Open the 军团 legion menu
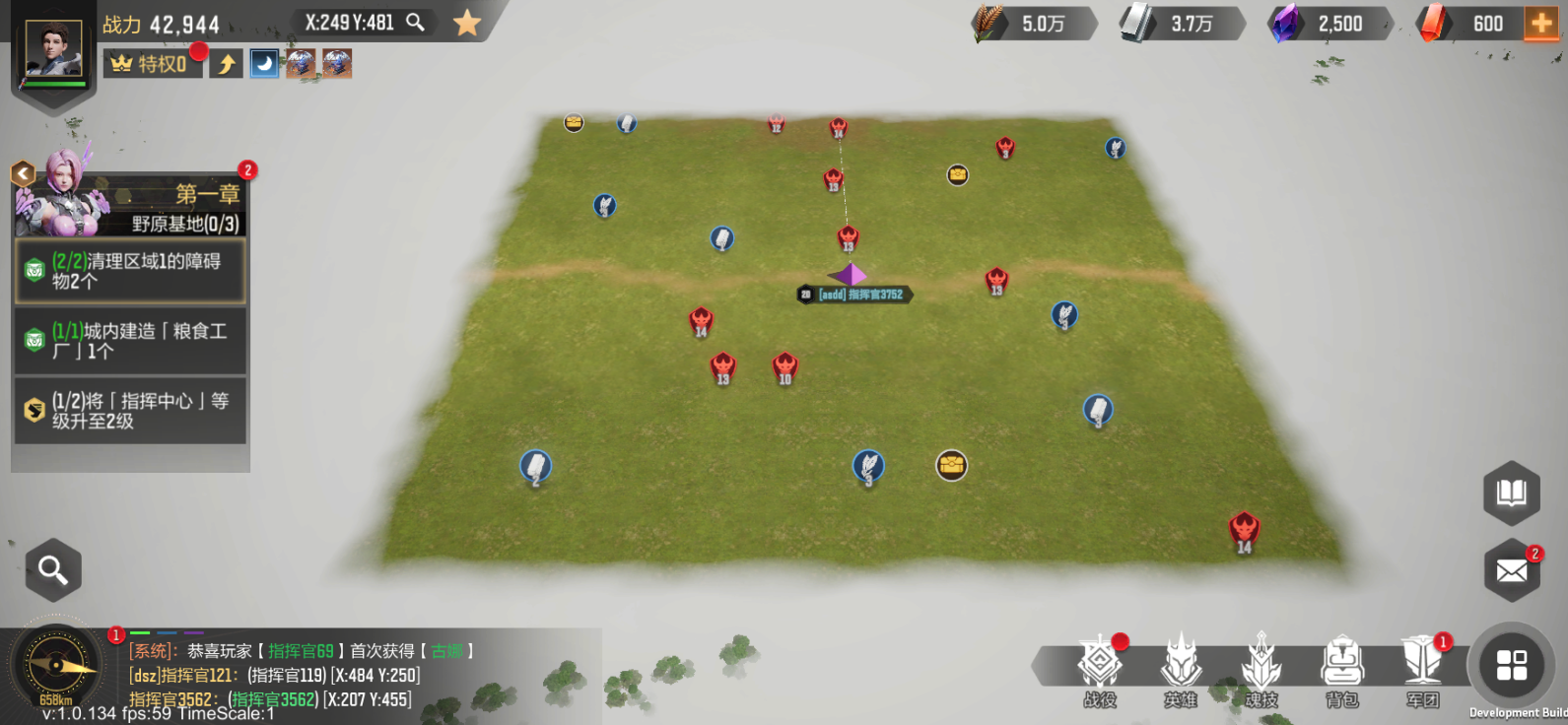 1423,670
